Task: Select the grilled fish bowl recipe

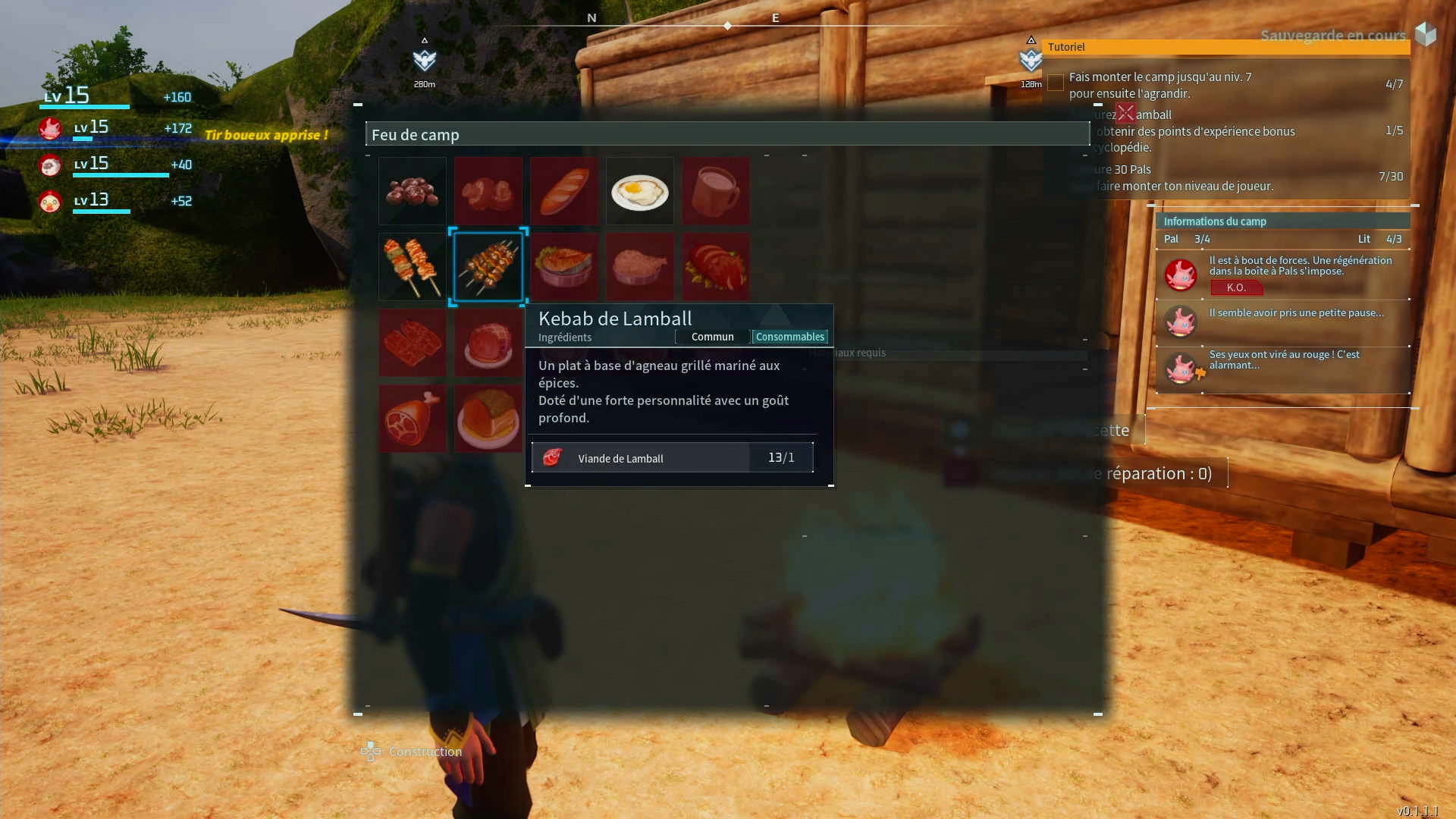Action: click(x=563, y=267)
